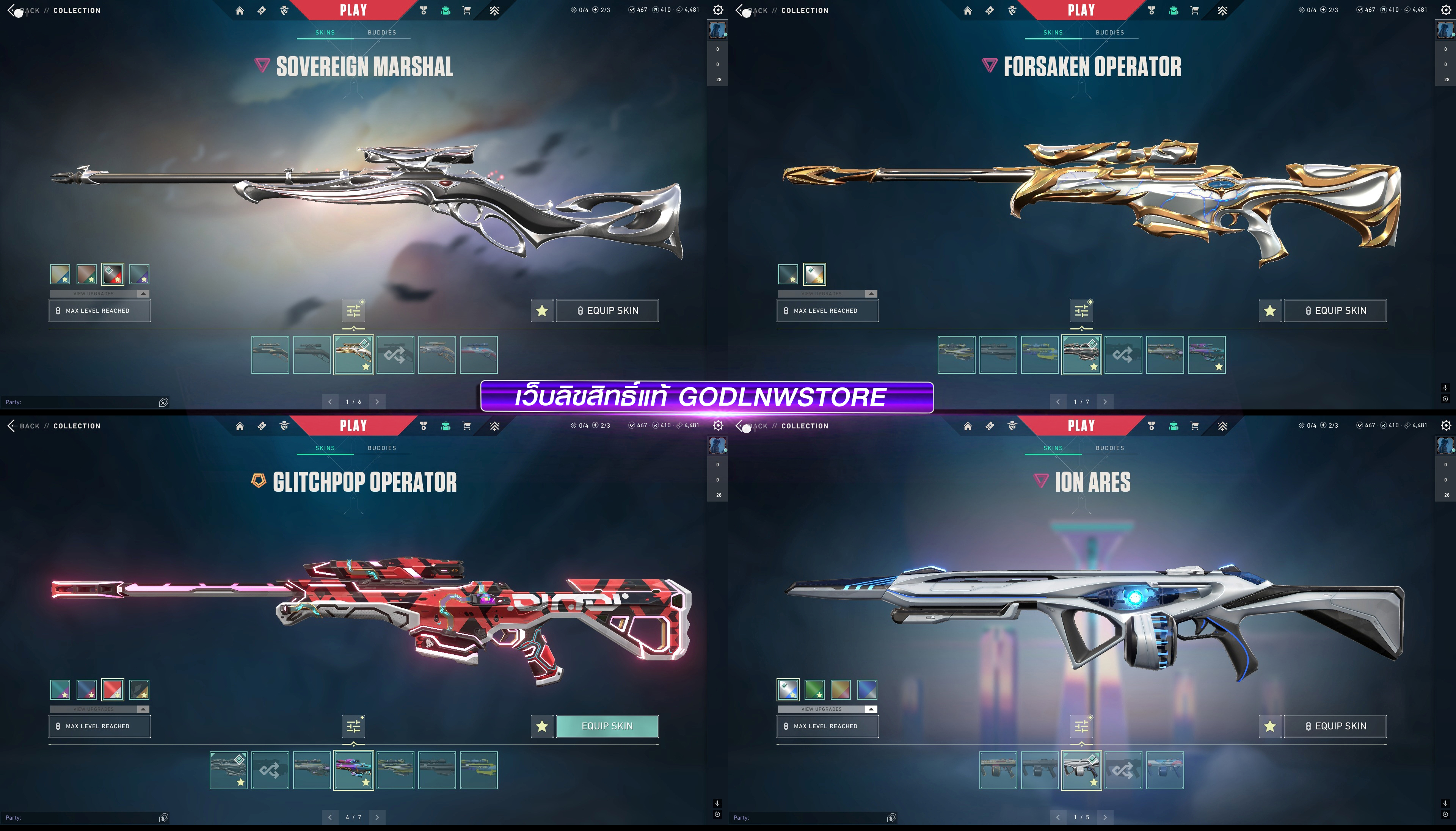Select the red-black Sovereign Marshal variant swatch
This screenshot has width=1456, height=831.
click(x=113, y=274)
